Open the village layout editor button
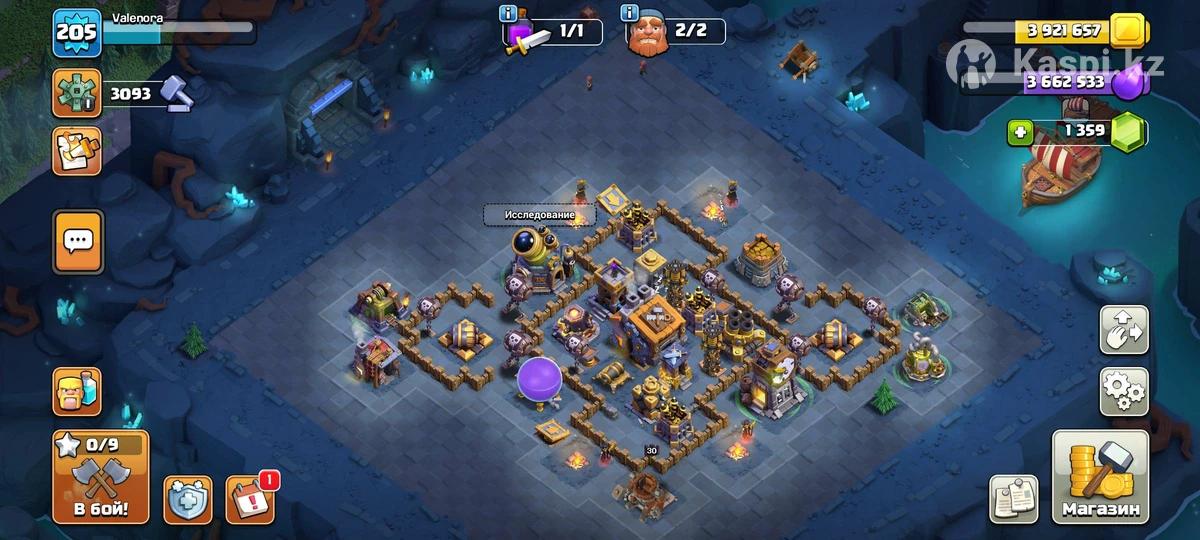Screen dimensions: 1200x540 1124,330
